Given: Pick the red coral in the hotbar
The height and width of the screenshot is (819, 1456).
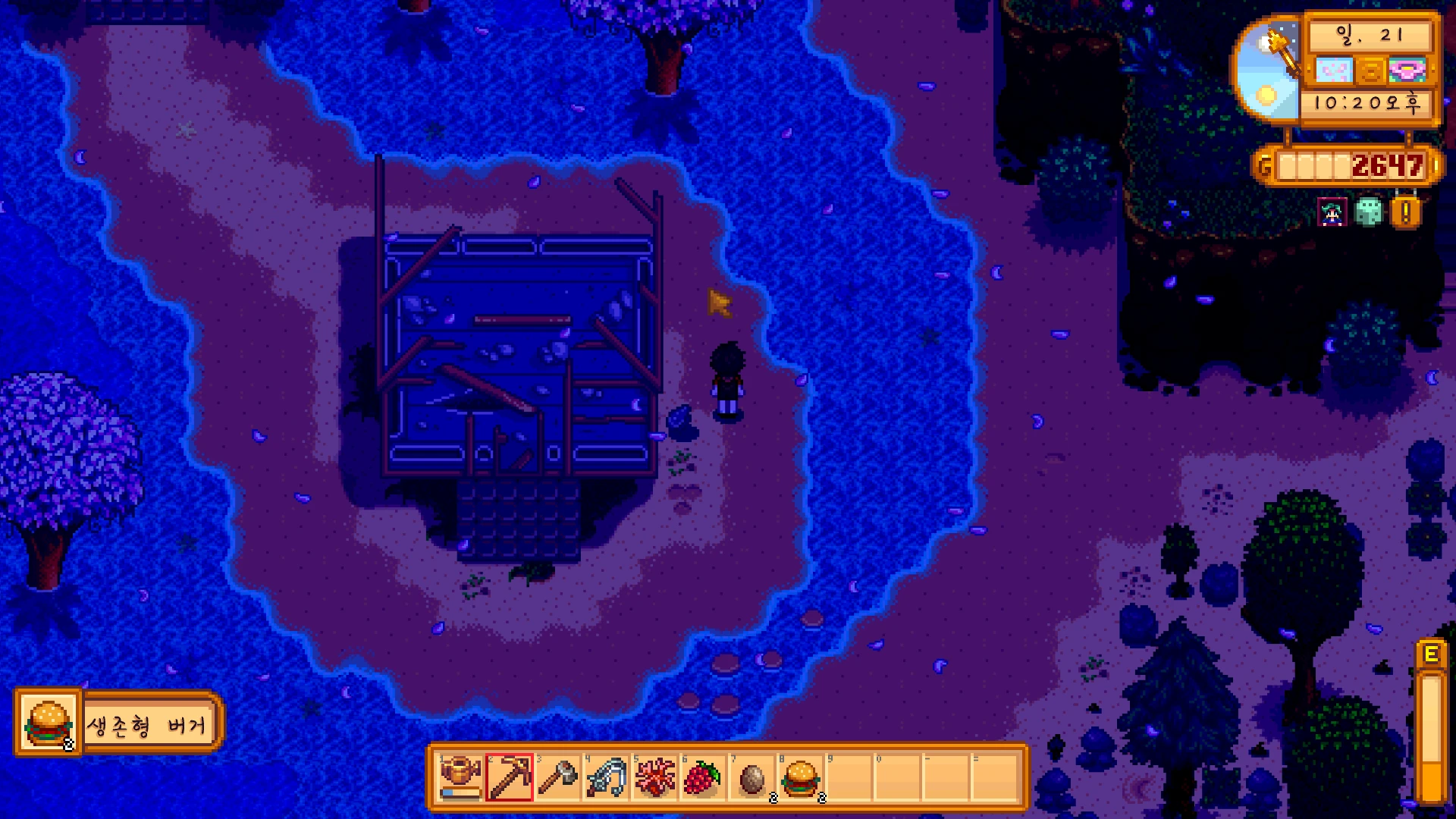Looking at the screenshot, I should click(x=654, y=777).
